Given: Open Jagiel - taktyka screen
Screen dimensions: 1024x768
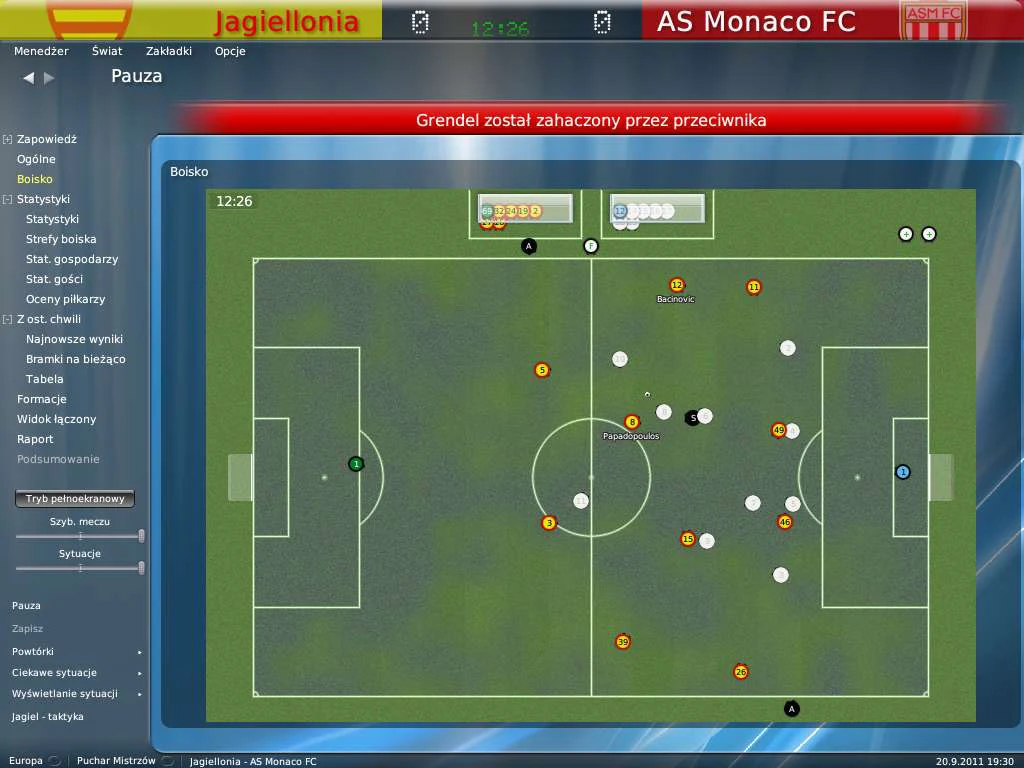Looking at the screenshot, I should (48, 717).
